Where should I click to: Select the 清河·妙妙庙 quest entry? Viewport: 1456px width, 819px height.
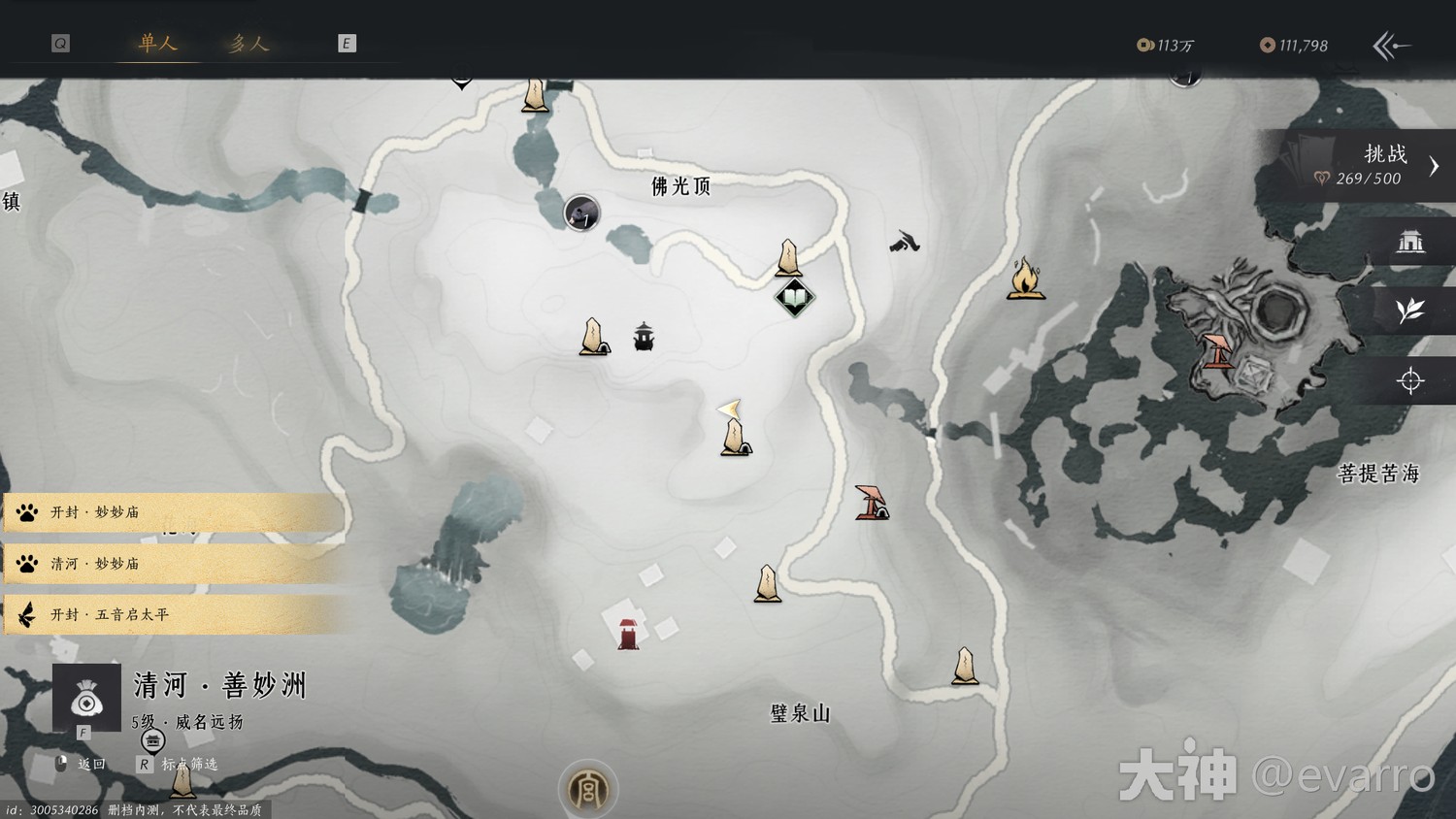175,564
